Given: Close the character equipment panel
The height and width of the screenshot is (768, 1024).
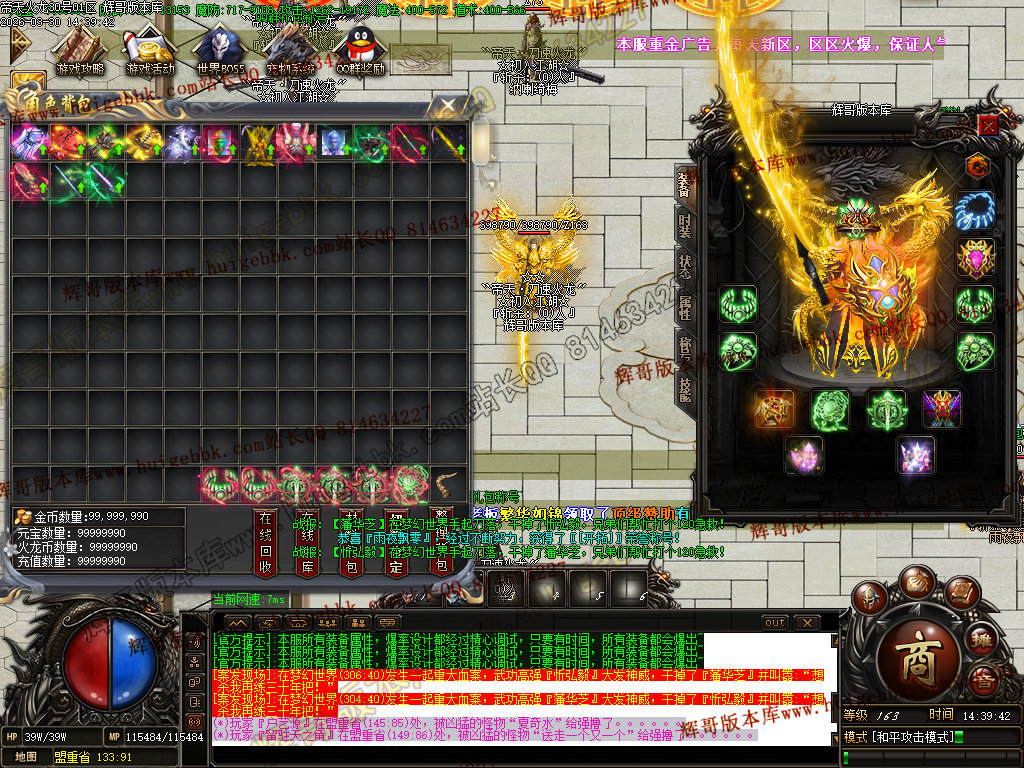Looking at the screenshot, I should pyautogui.click(x=988, y=125).
